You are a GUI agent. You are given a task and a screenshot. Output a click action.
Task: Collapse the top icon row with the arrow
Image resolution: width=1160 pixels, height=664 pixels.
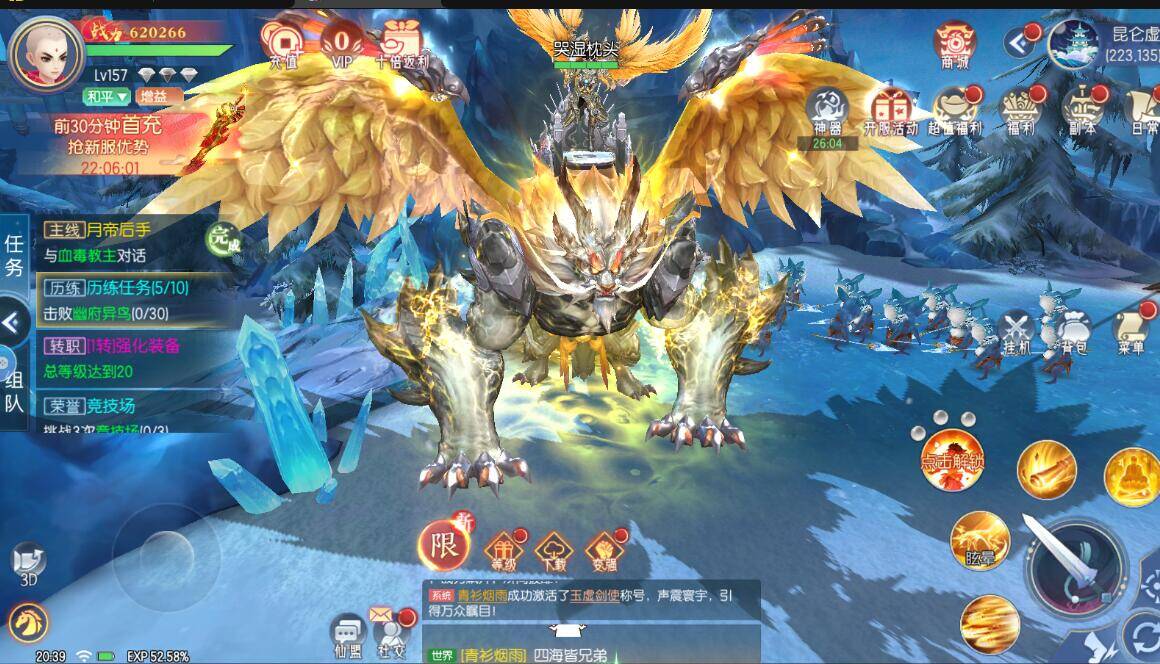pos(1019,43)
